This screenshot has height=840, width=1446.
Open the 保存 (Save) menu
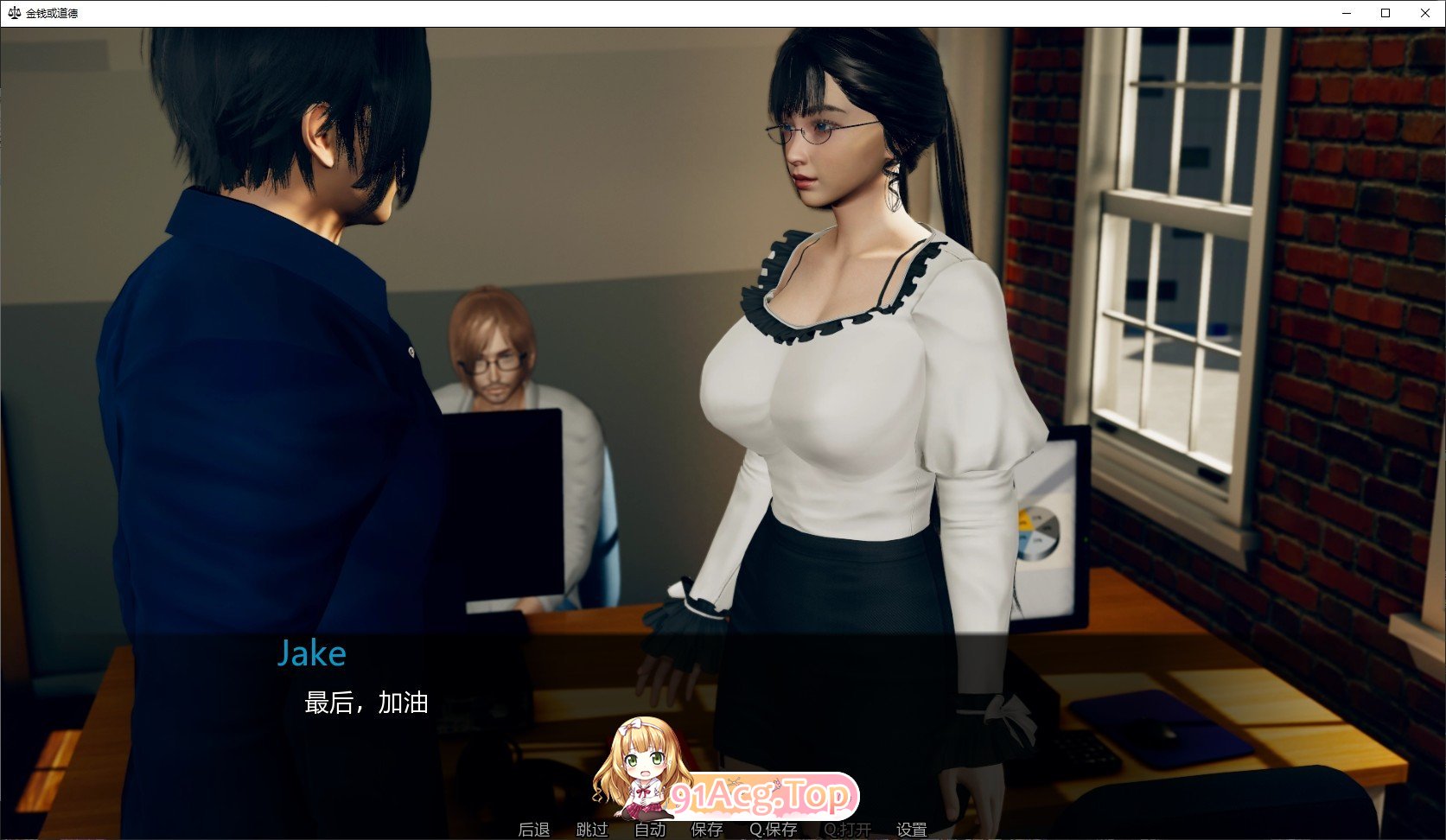tap(707, 830)
